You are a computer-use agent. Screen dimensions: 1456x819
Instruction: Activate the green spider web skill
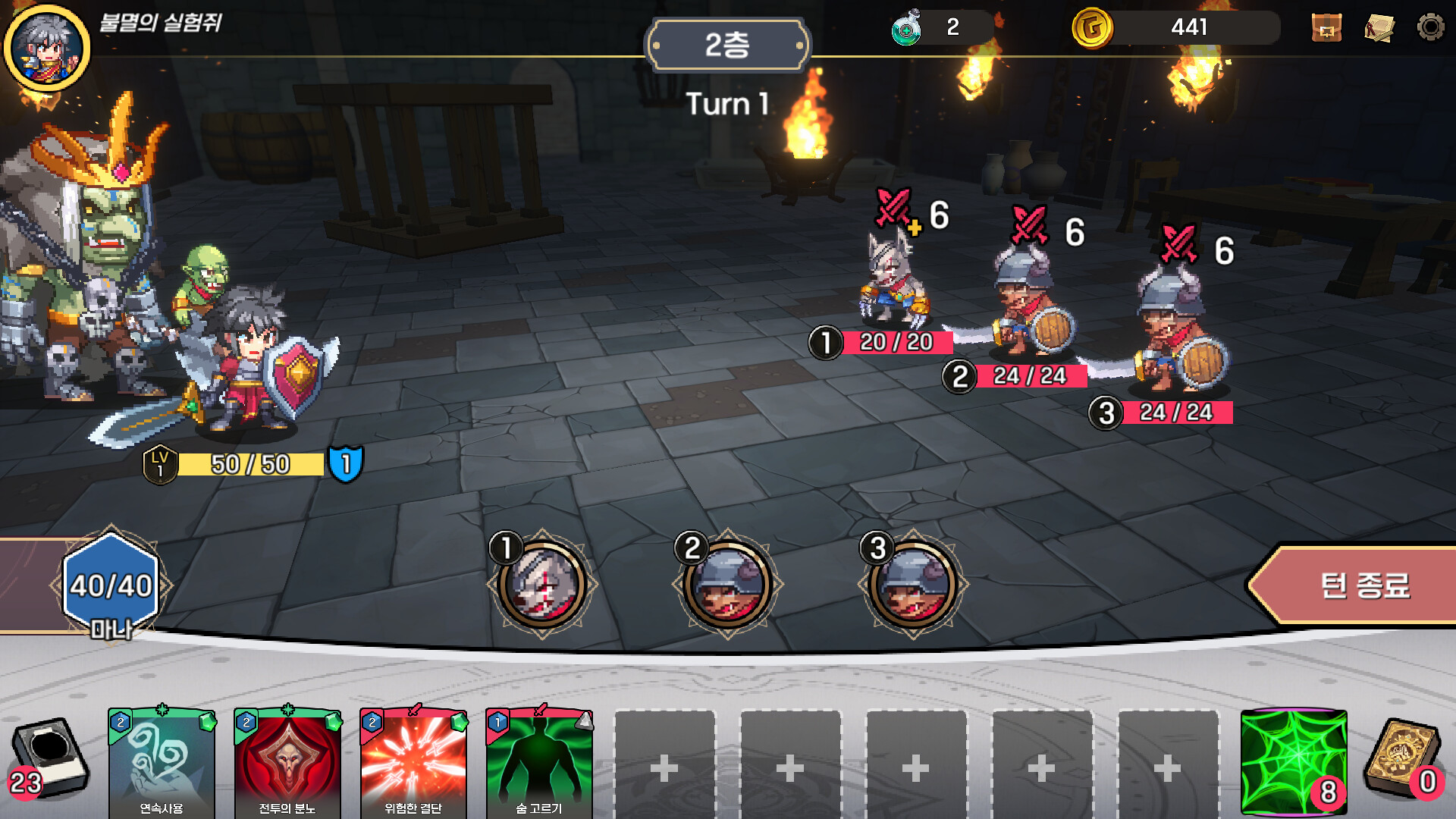point(1294,762)
